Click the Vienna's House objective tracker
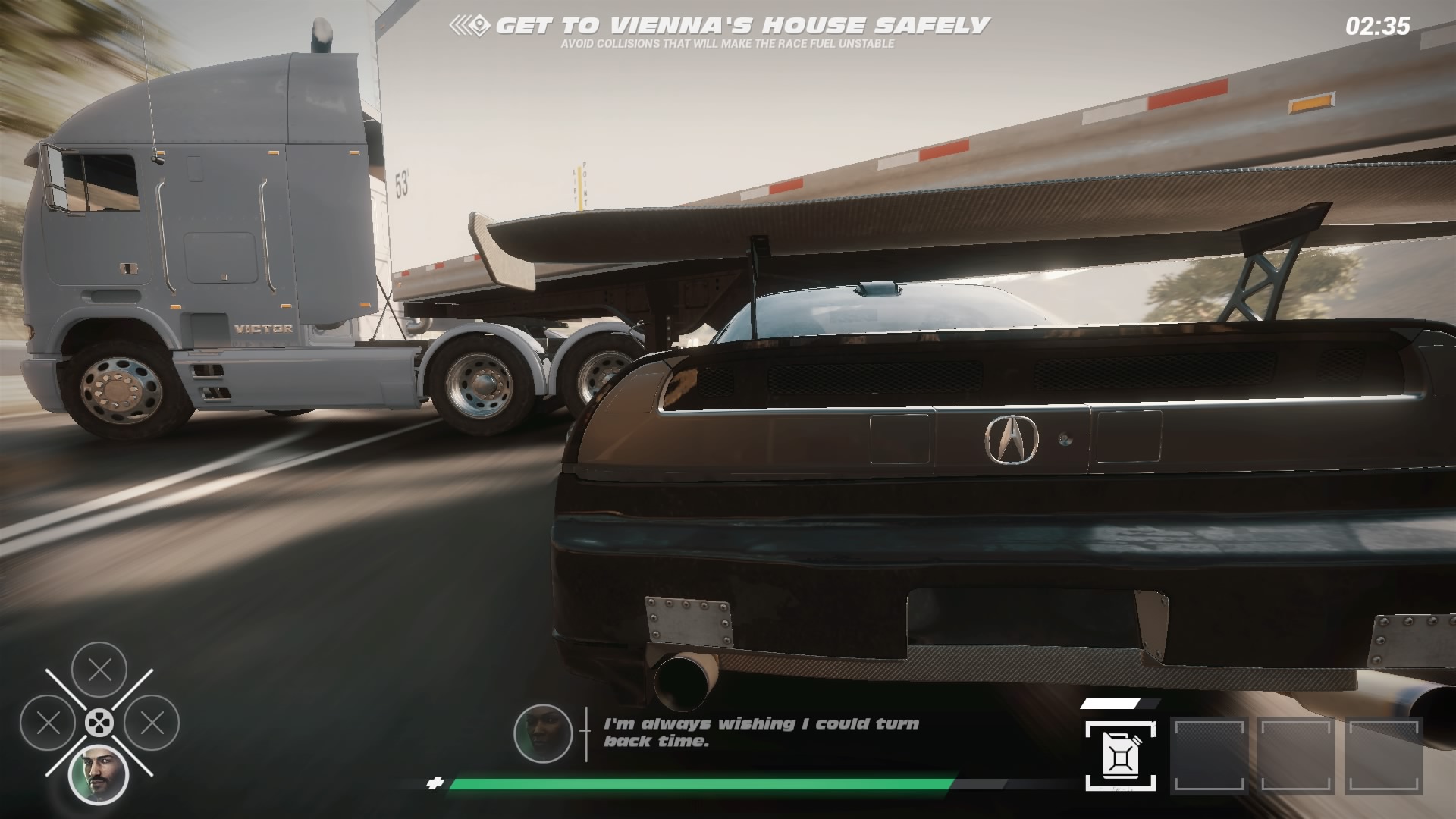Image resolution: width=1456 pixels, height=819 pixels. pyautogui.click(x=719, y=27)
